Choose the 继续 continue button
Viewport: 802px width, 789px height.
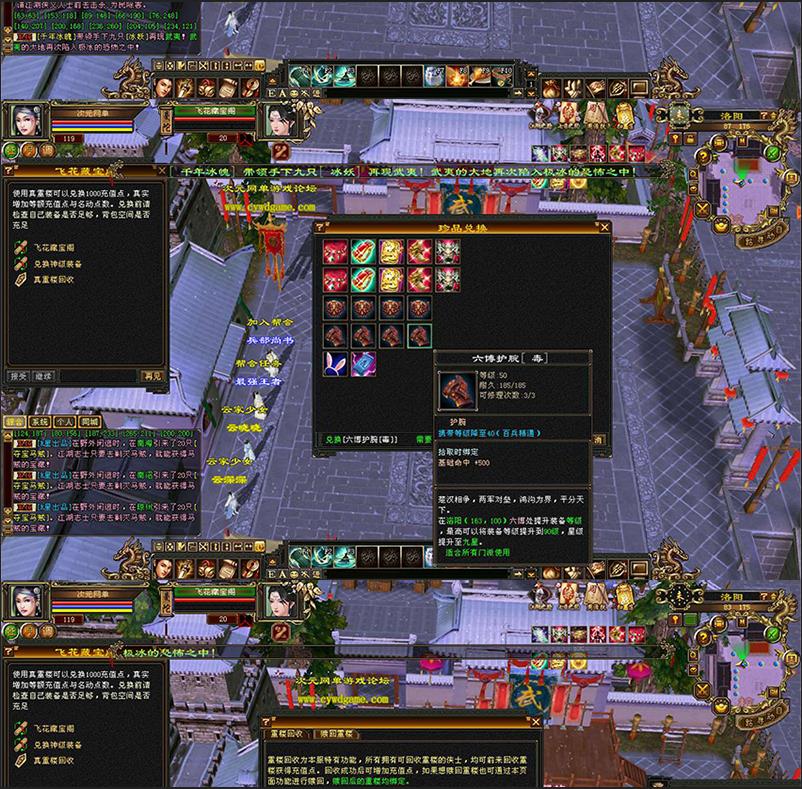point(44,376)
